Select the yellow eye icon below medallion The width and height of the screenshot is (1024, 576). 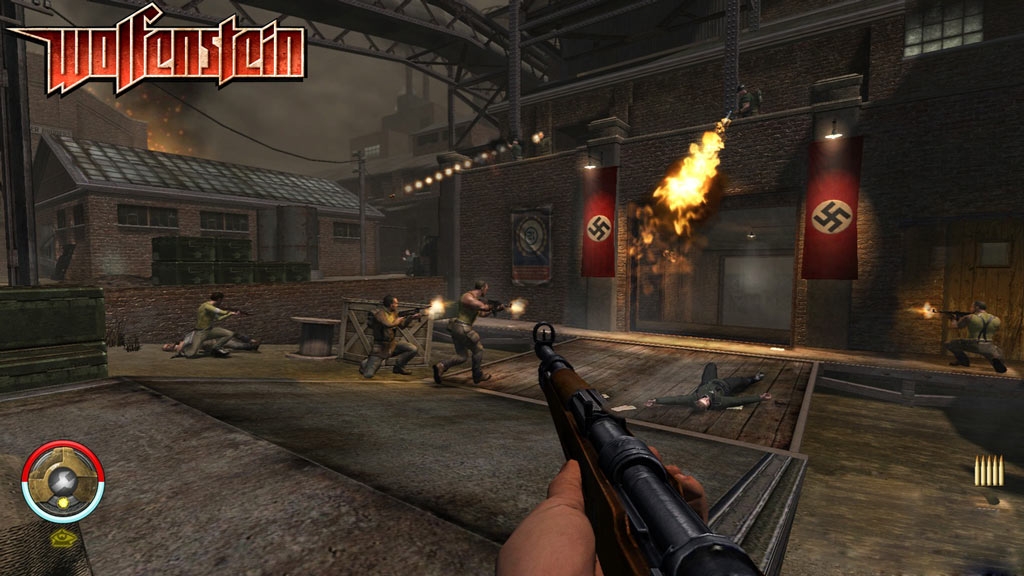pos(60,538)
